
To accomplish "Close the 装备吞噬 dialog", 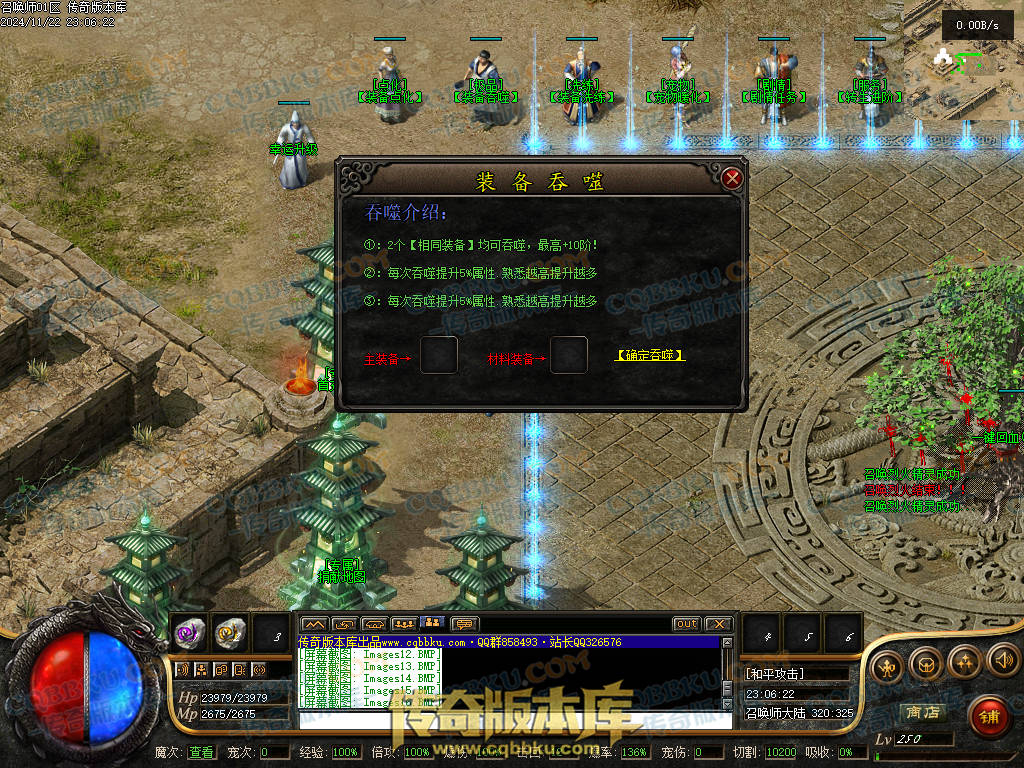I will coord(732,179).
